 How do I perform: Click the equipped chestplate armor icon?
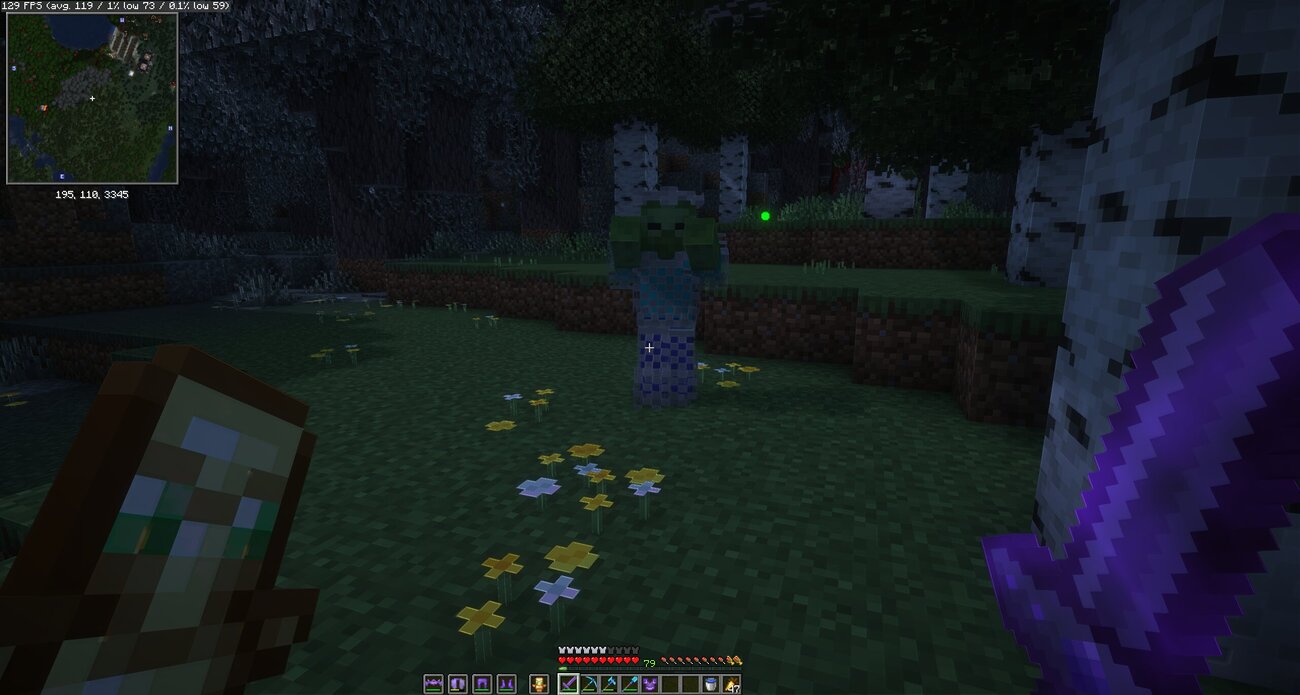point(457,684)
